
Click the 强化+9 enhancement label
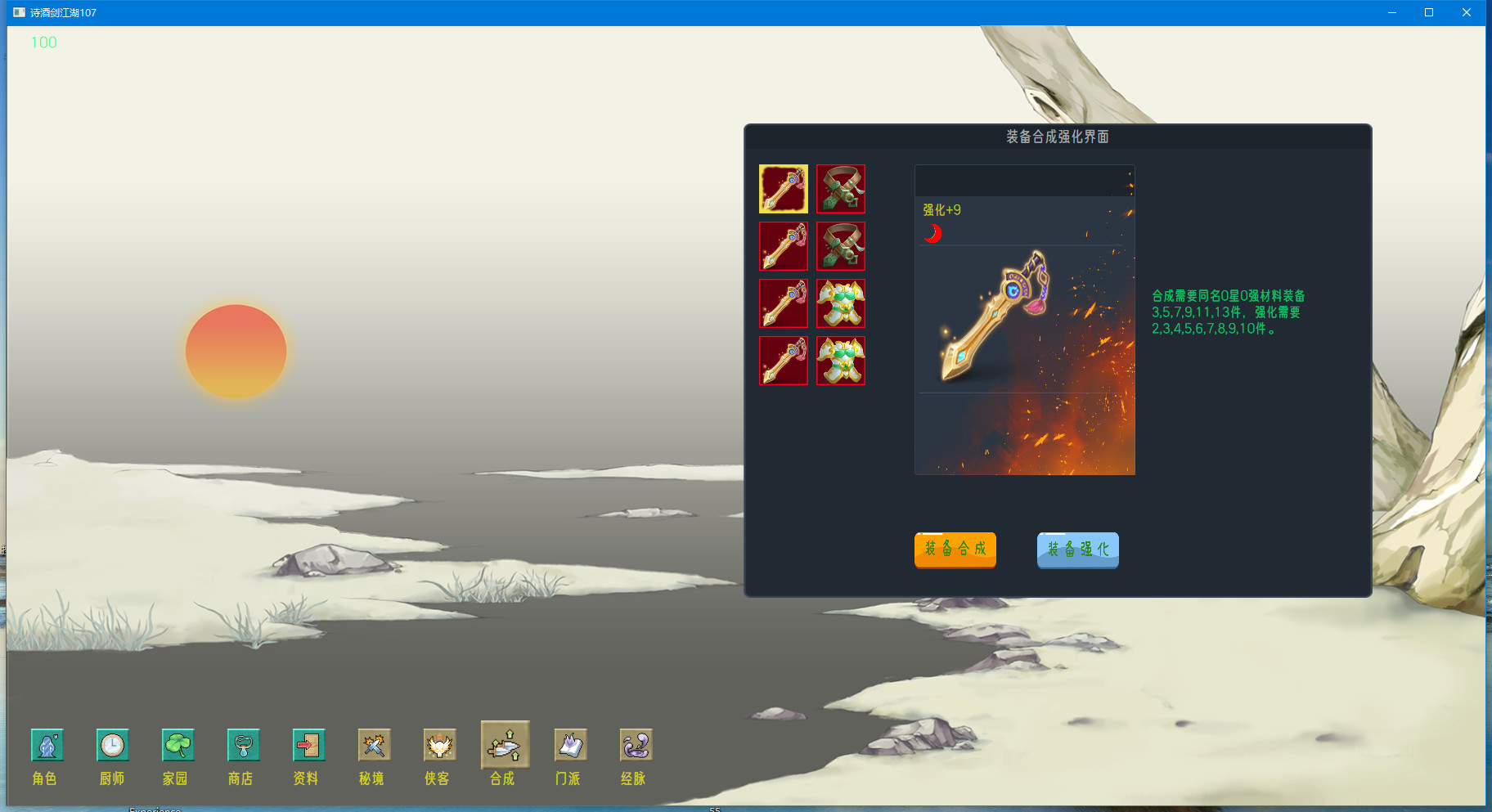tap(942, 210)
